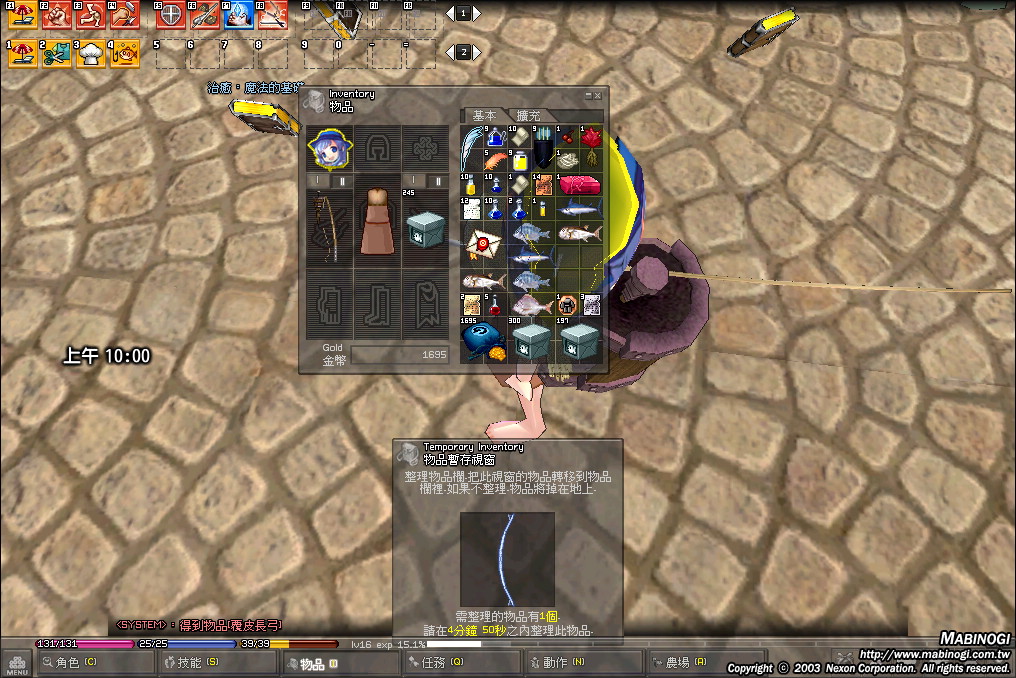Click the equipped robe slot
Screen dimensions: 1016x678
tap(376, 225)
